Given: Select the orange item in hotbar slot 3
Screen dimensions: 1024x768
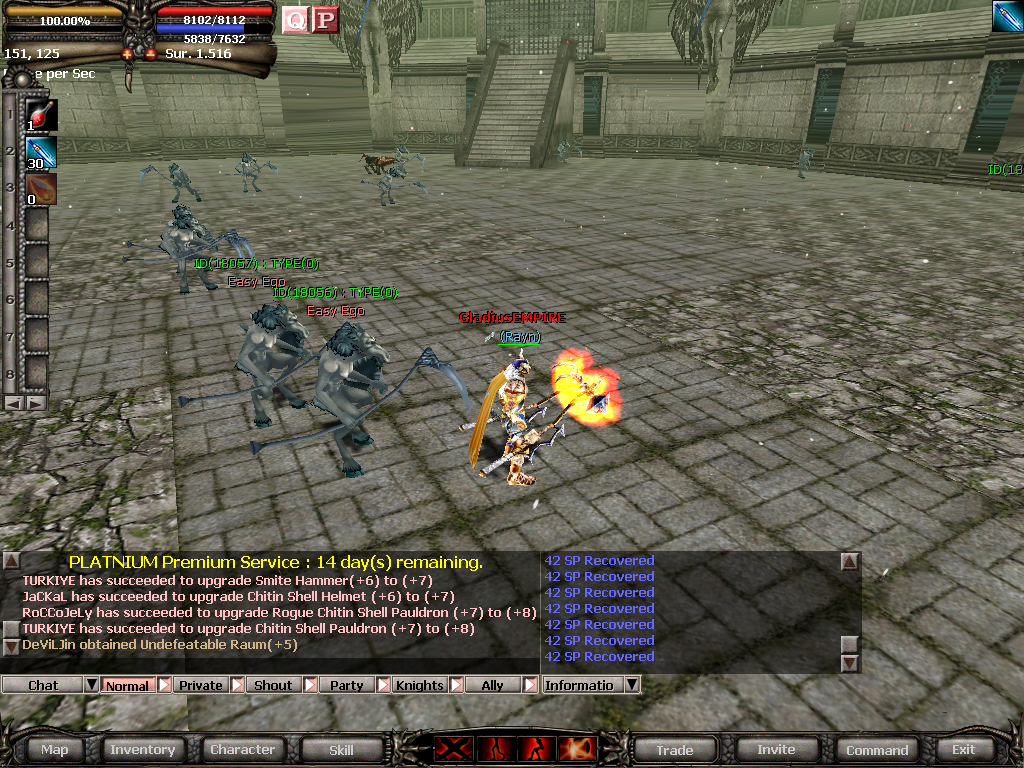Looking at the screenshot, I should pos(40,189).
